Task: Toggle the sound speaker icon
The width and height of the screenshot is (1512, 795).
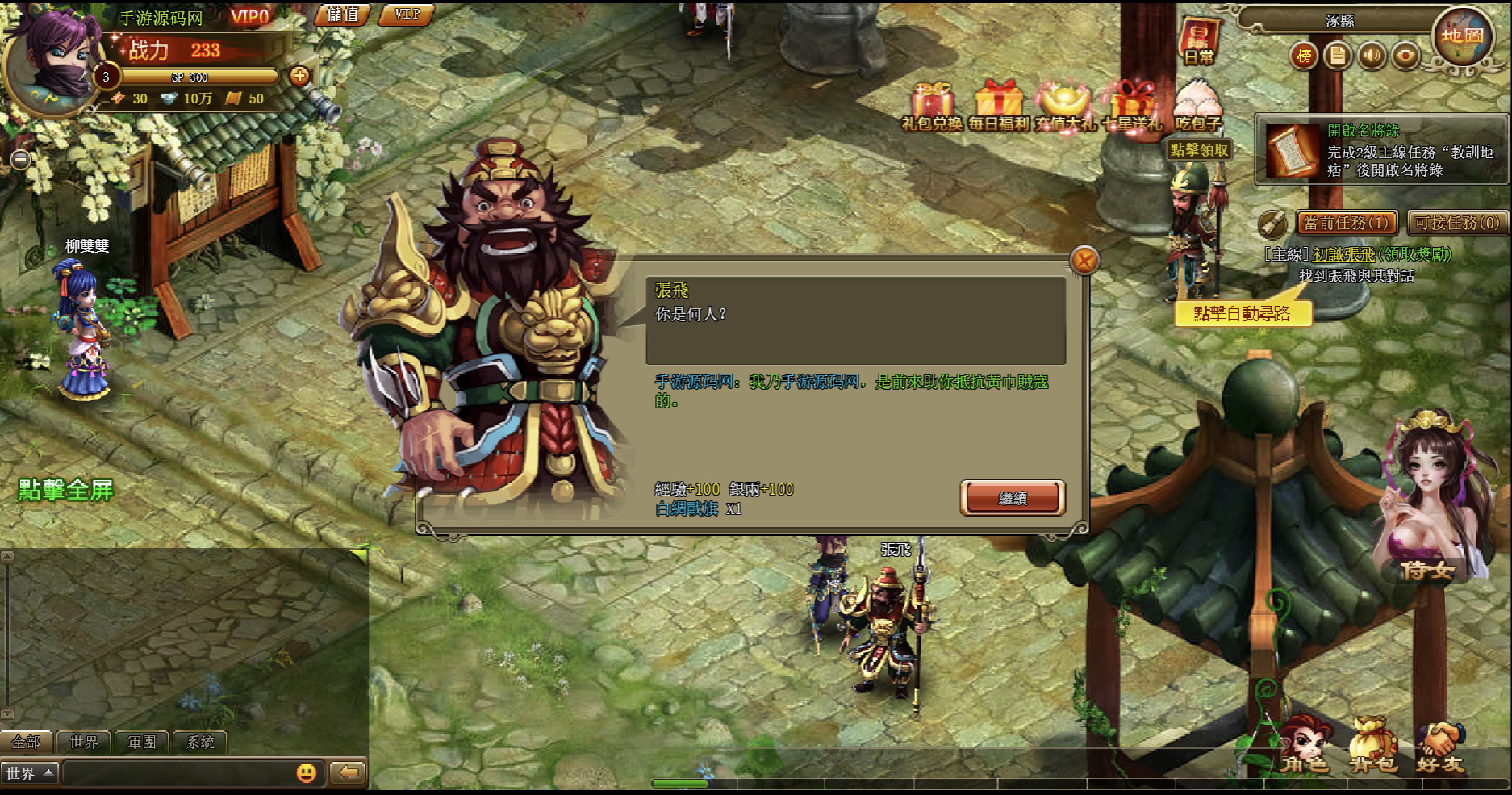Action: (1372, 56)
